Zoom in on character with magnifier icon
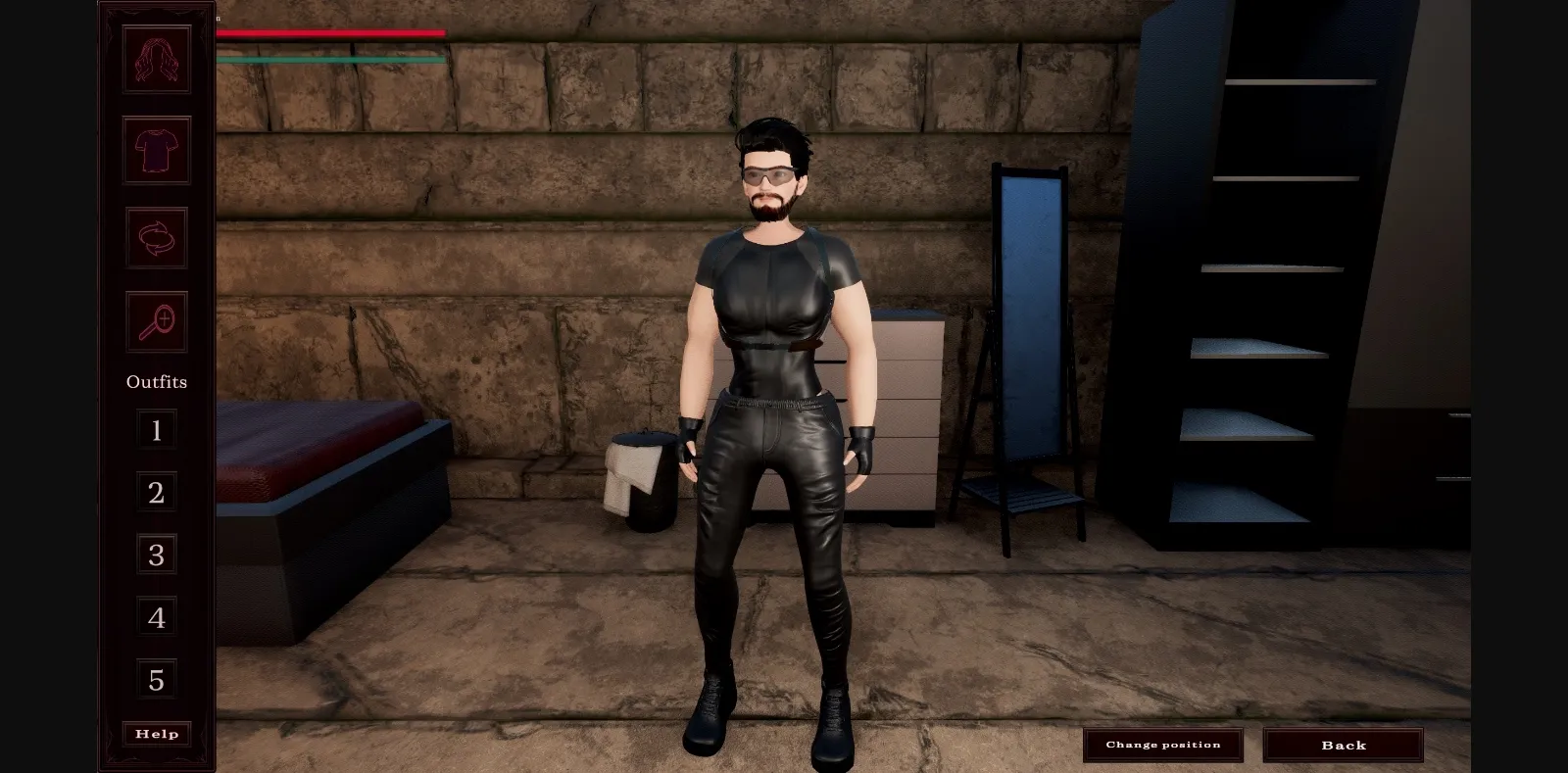This screenshot has height=773, width=1568. [x=155, y=322]
